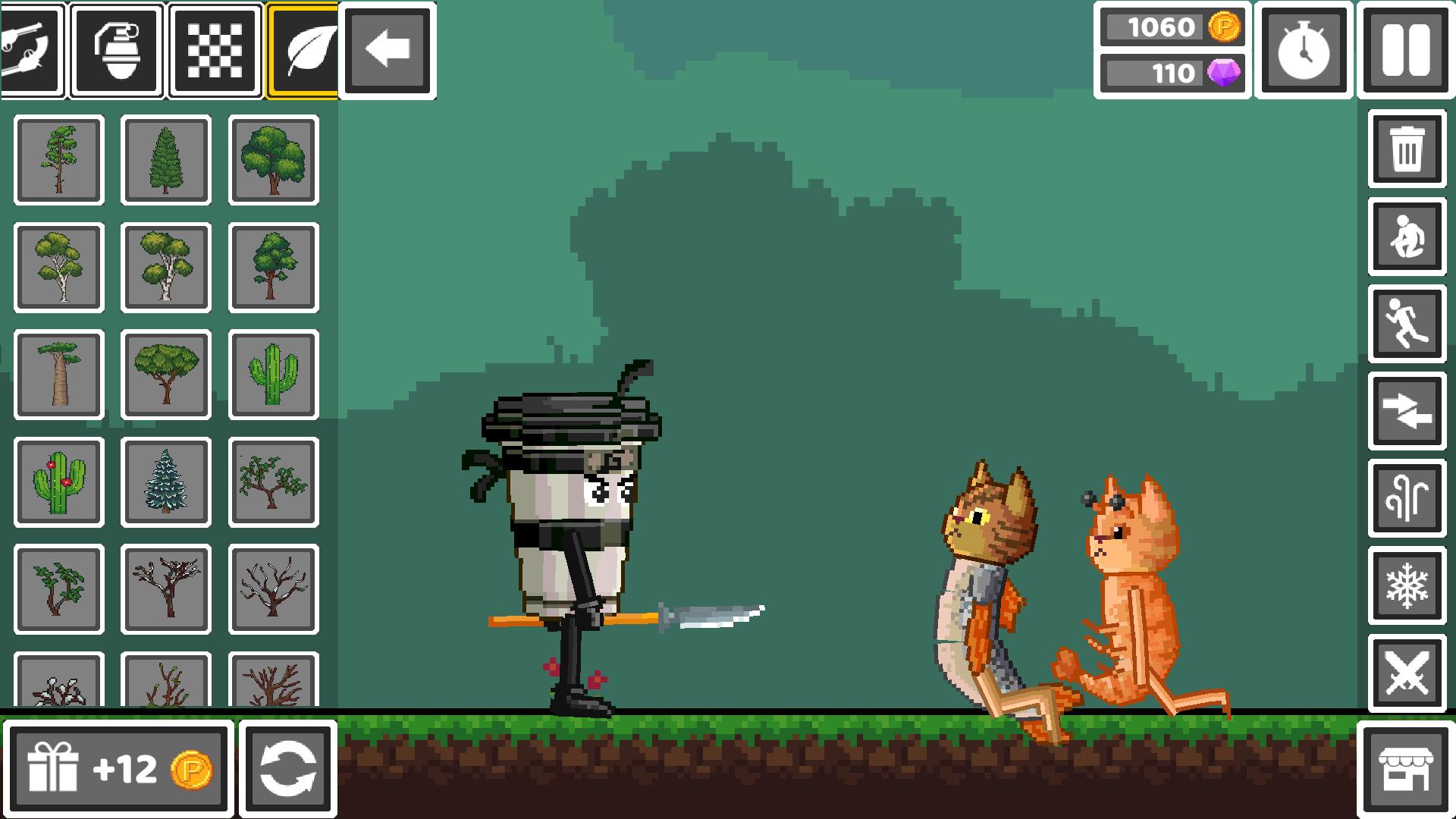Screen dimensions: 1456x819
Task: Select the weapons category icon
Action: point(32,51)
